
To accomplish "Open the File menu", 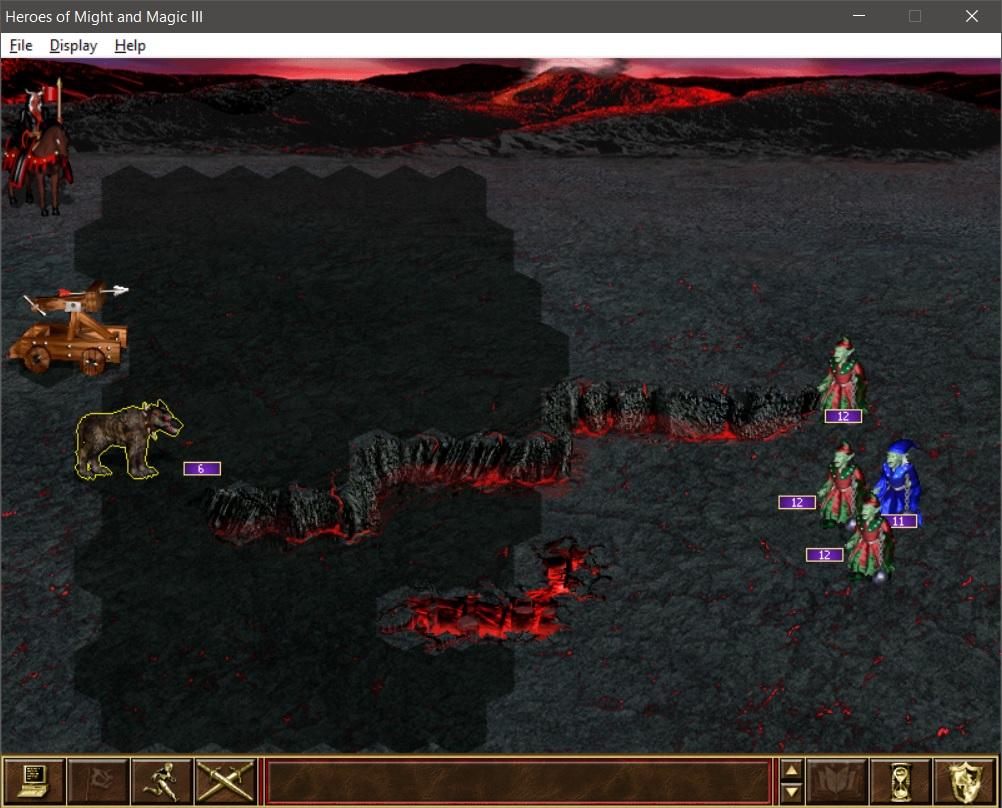I will point(21,46).
